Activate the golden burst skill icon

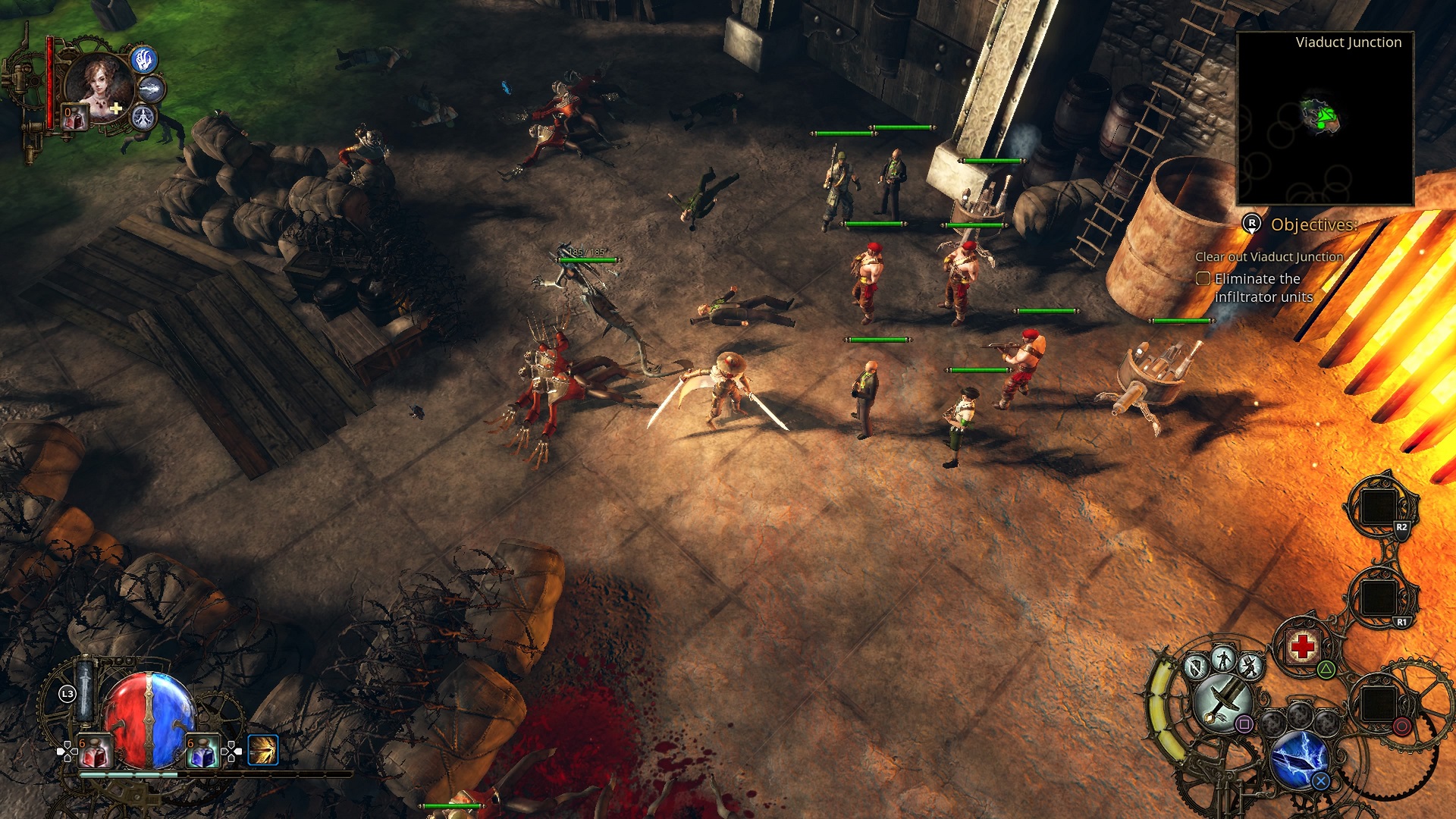pos(263,750)
